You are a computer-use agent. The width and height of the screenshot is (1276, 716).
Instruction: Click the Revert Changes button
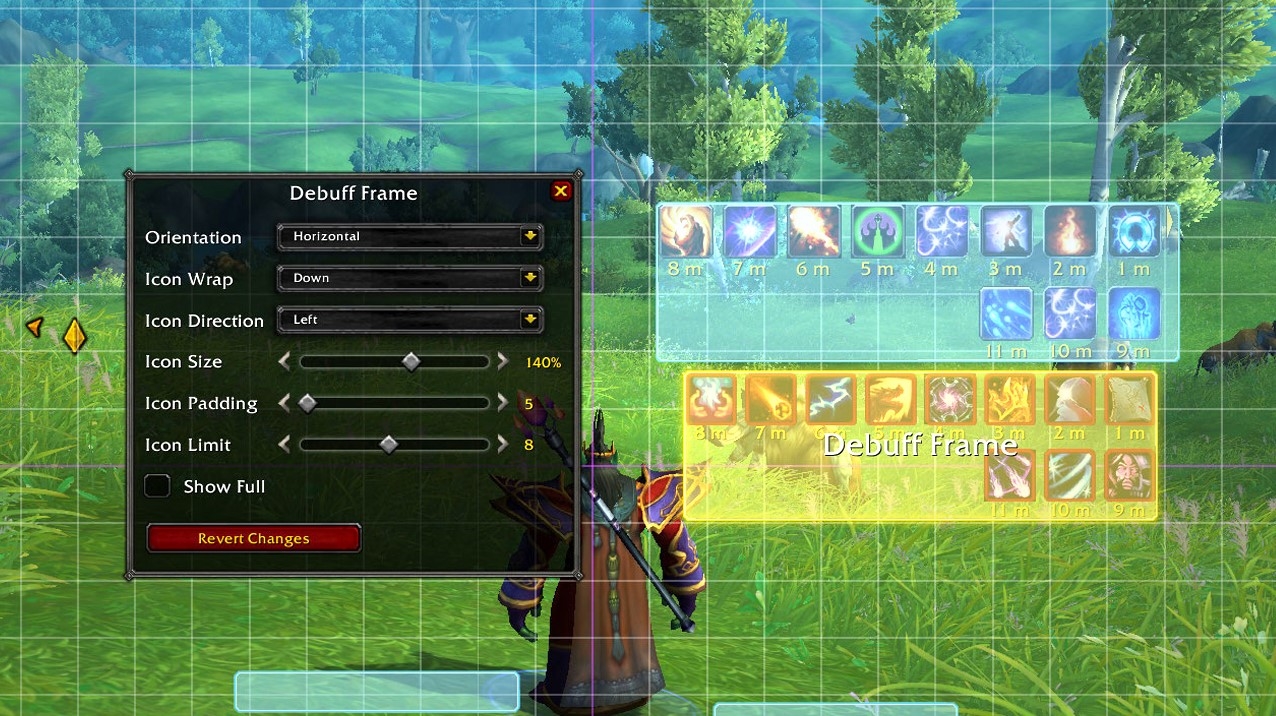253,538
